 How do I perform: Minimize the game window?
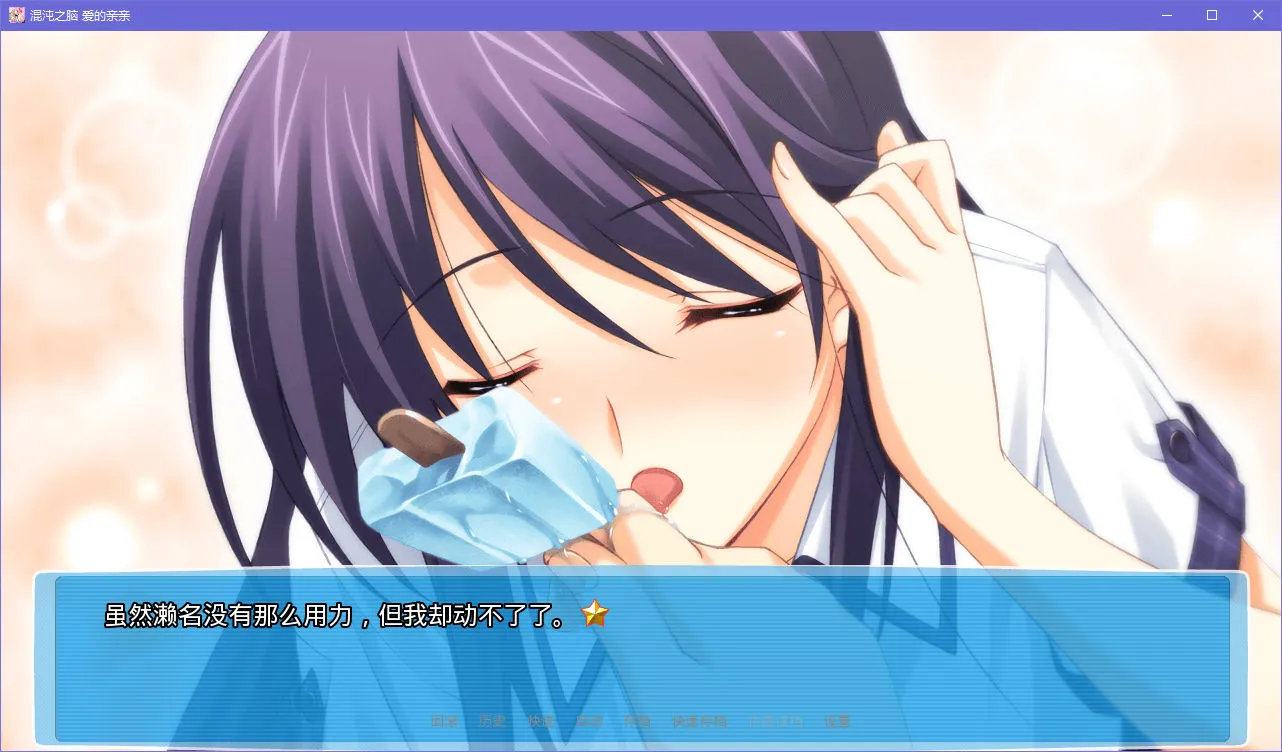(x=1166, y=15)
